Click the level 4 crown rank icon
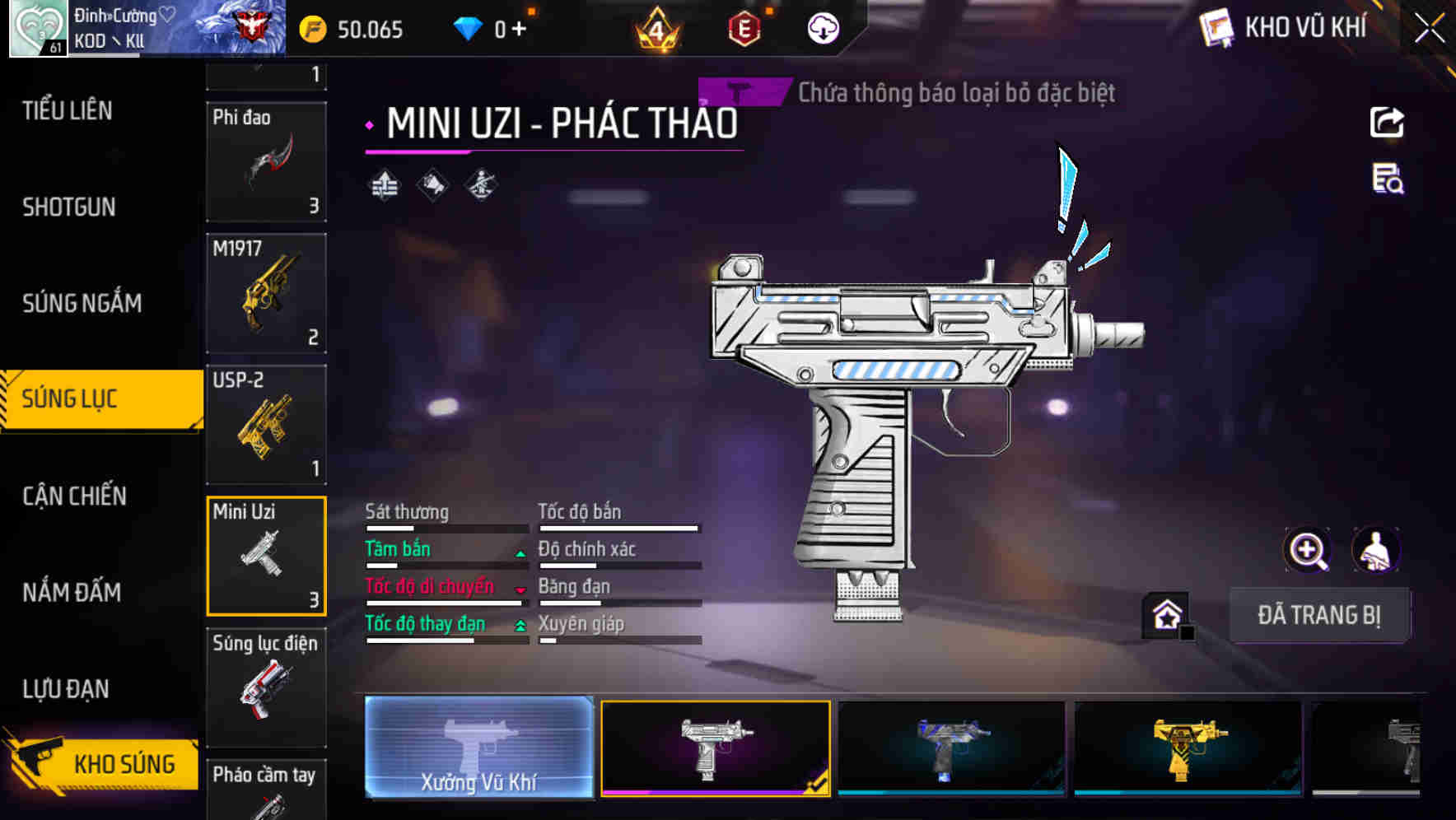1456x820 pixels. (659, 27)
